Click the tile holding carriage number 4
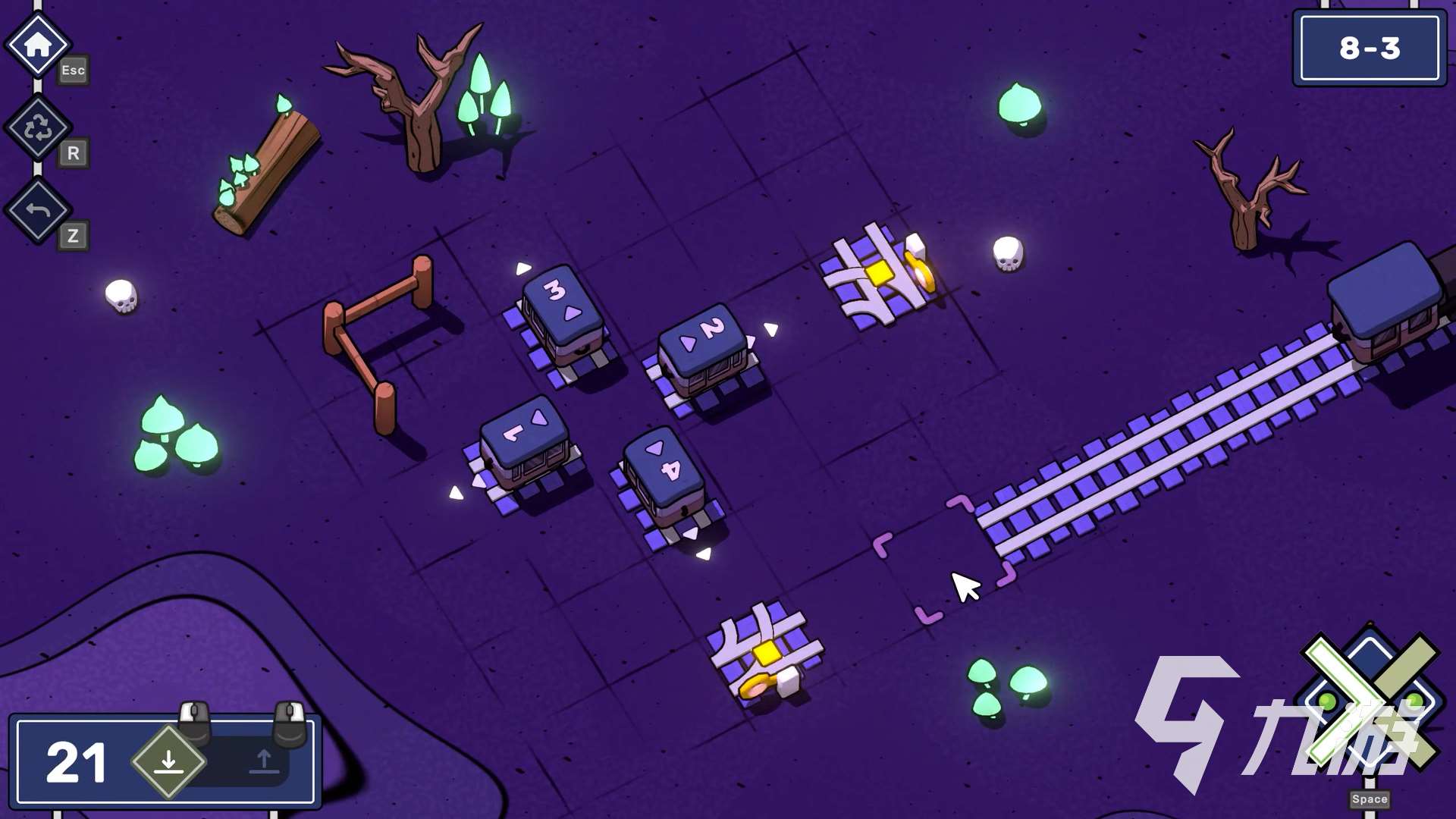Image resolution: width=1456 pixels, height=819 pixels. 665,480
